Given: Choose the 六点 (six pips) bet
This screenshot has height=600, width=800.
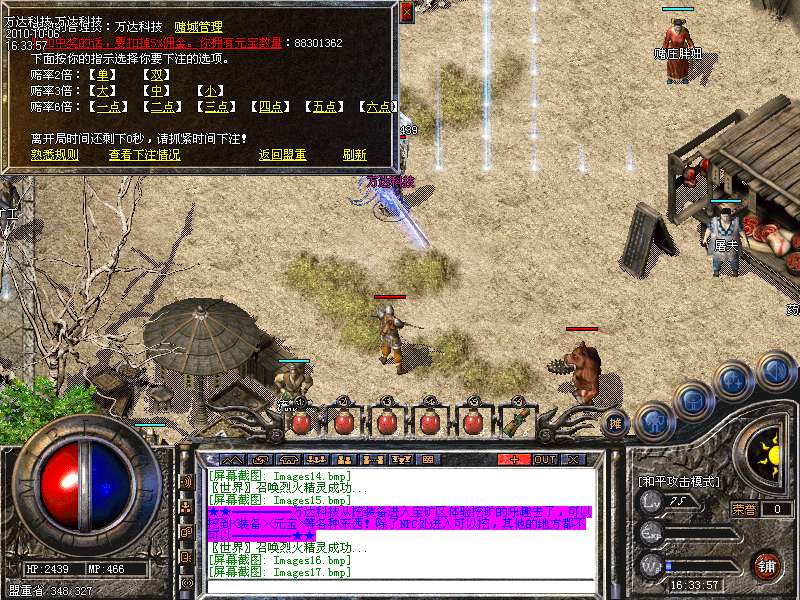Looking at the screenshot, I should (378, 107).
